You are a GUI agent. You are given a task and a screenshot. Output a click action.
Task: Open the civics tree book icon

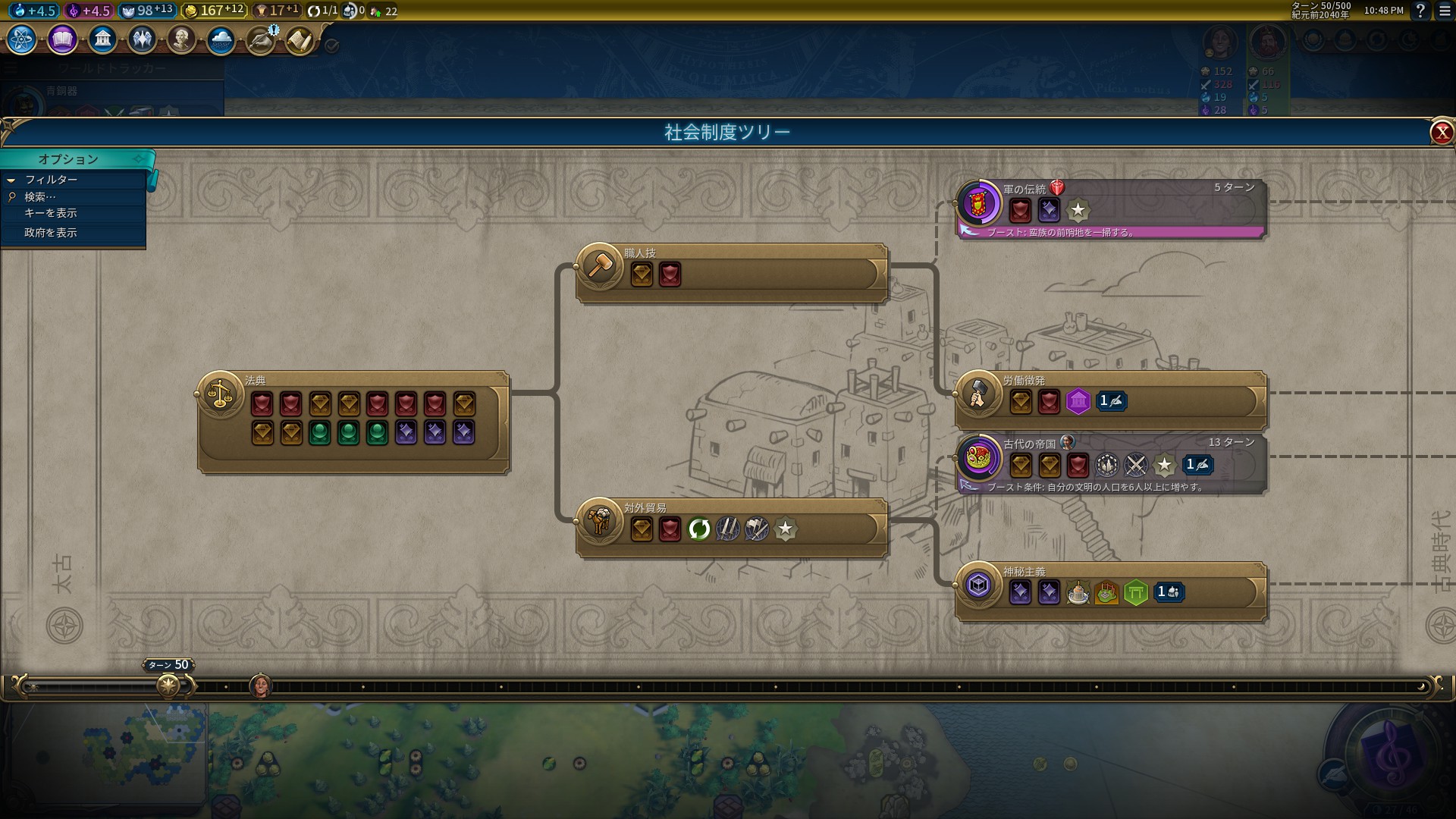click(62, 39)
